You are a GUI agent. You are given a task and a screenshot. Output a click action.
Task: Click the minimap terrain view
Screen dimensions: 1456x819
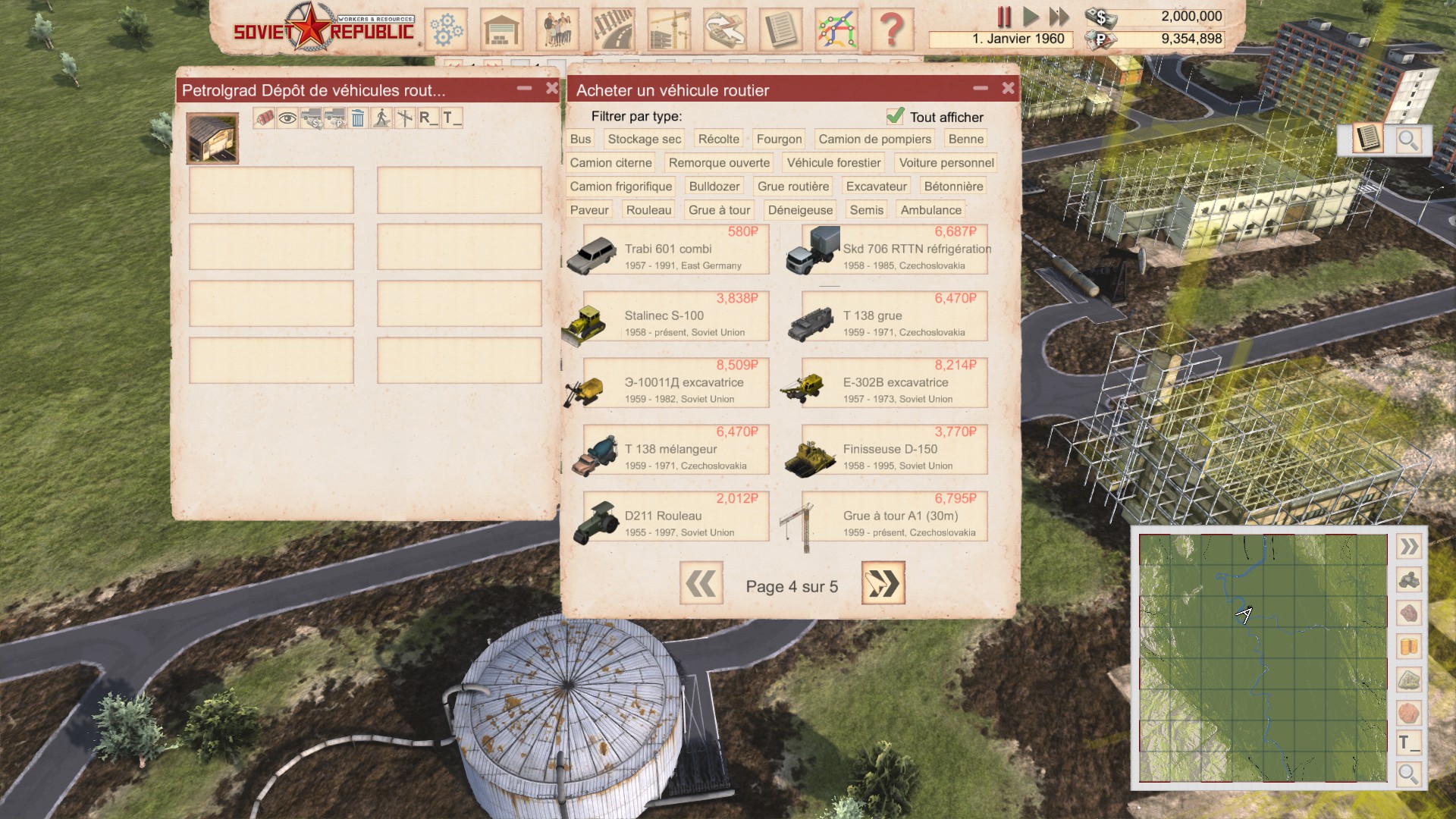[1263, 658]
